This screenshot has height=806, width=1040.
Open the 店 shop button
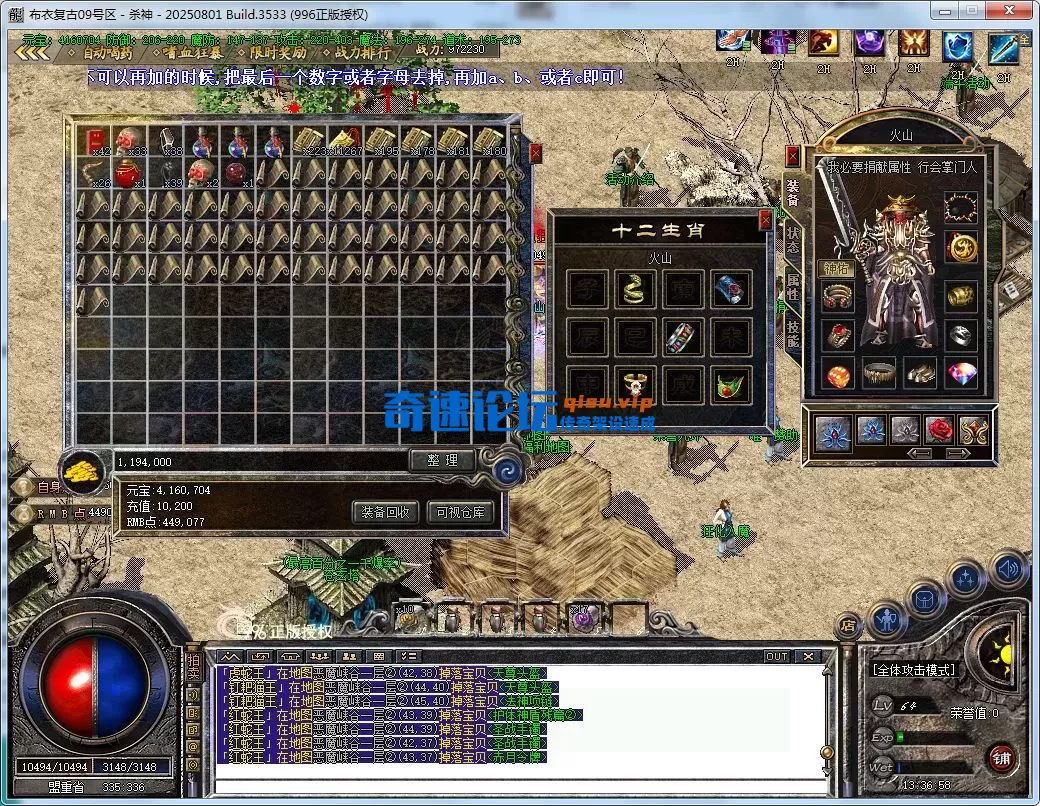coord(848,626)
